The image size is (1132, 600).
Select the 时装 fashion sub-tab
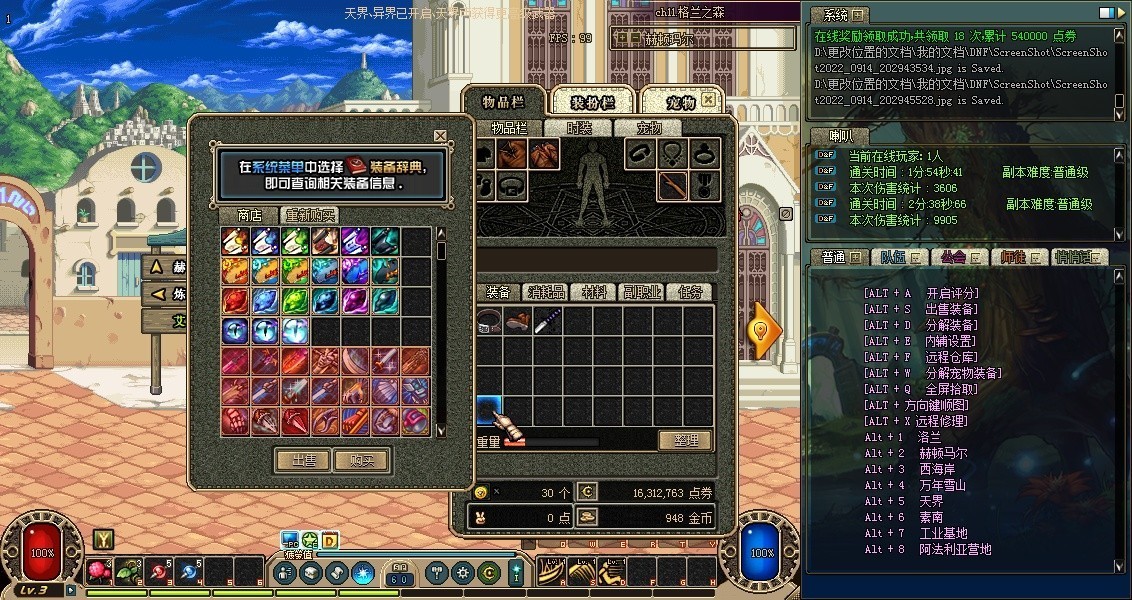579,128
